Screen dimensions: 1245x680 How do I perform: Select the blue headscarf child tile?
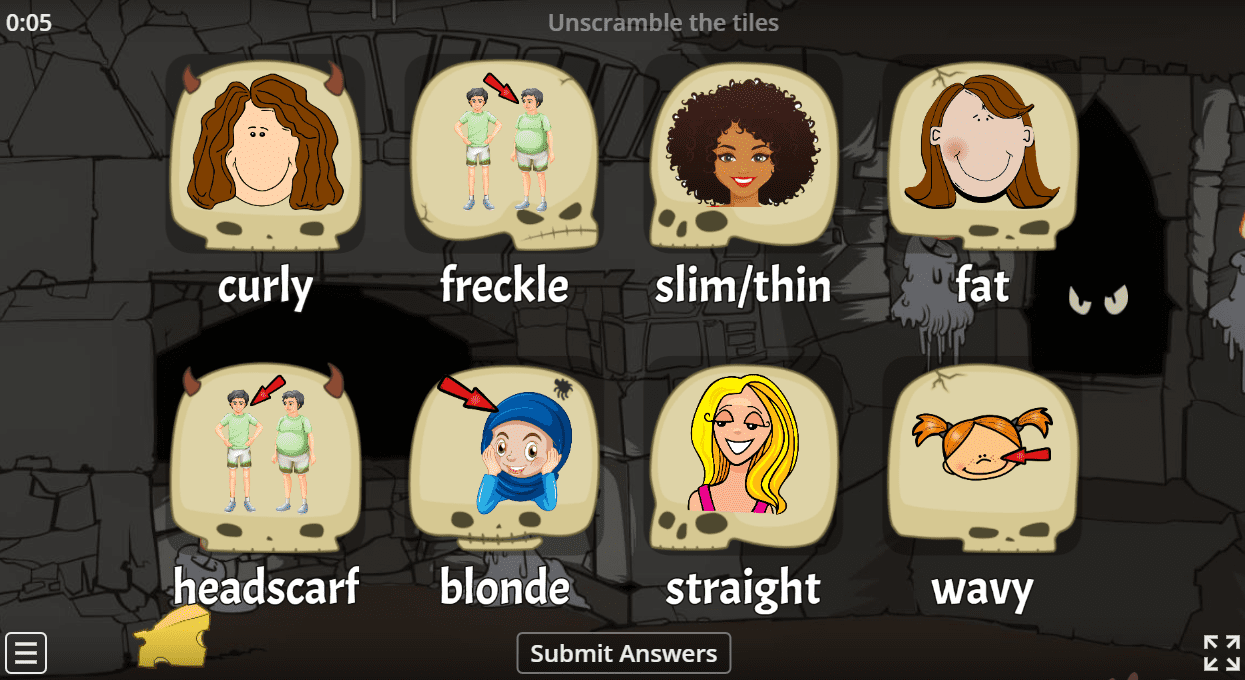click(x=505, y=455)
